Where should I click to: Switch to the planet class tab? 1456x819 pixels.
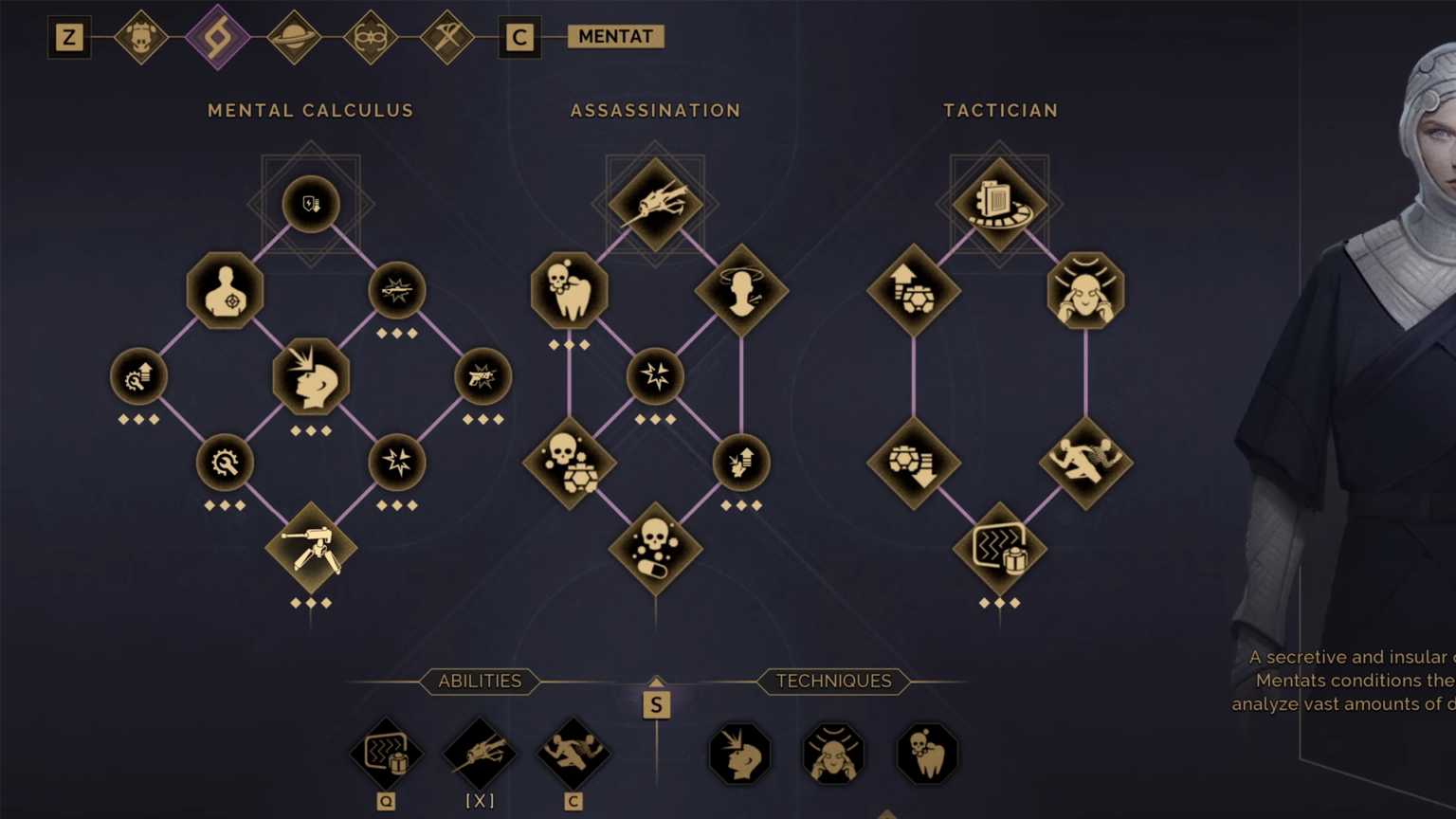(294, 38)
